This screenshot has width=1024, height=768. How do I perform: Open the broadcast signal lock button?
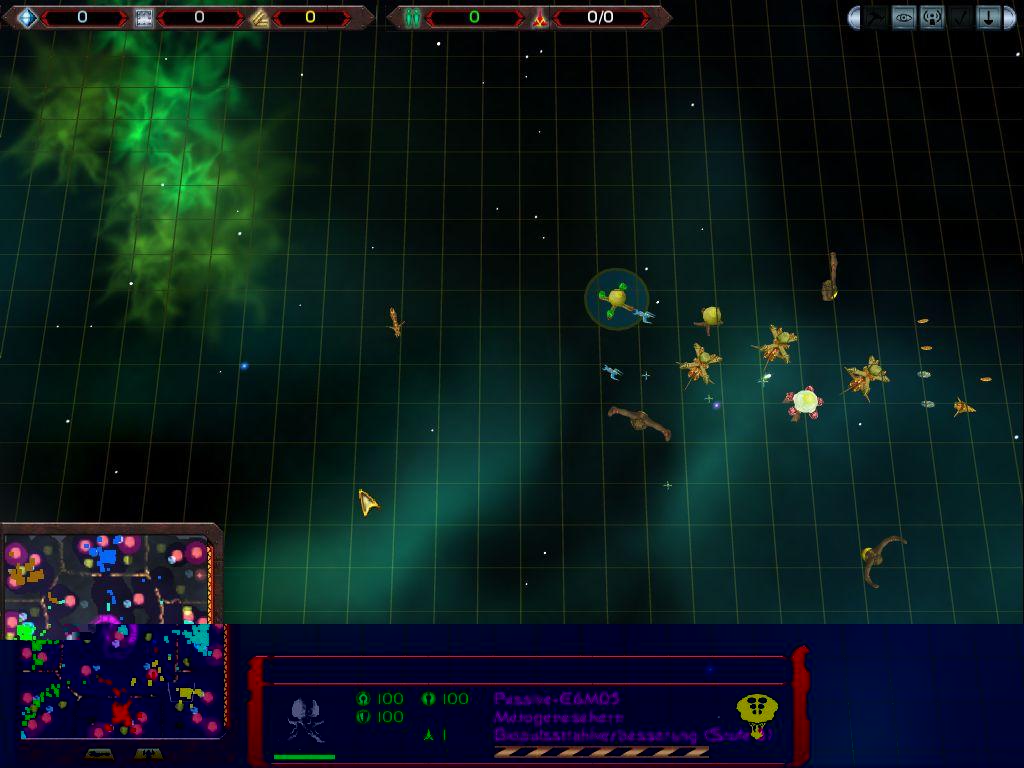(x=932, y=17)
